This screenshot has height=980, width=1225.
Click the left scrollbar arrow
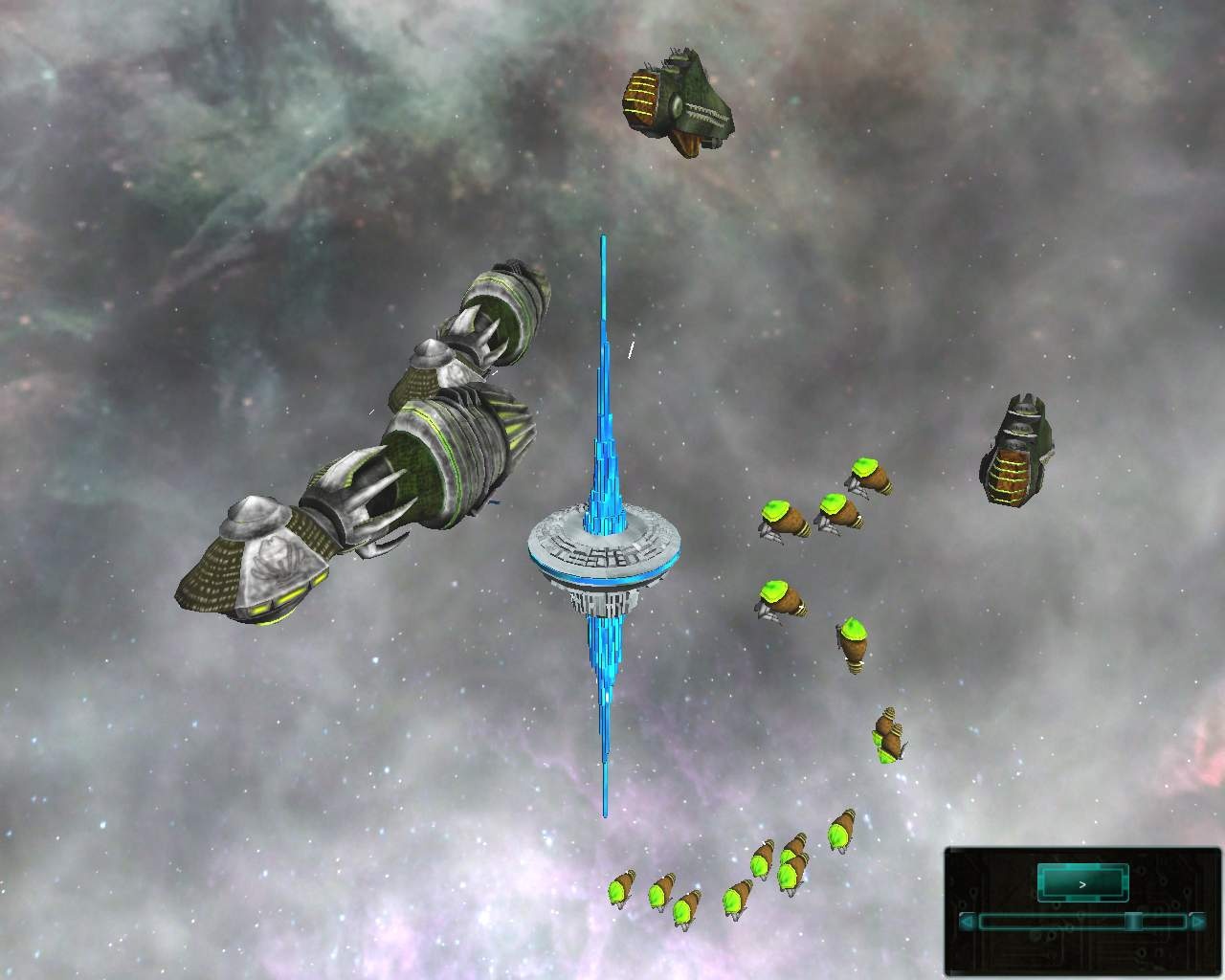[x=967, y=924]
